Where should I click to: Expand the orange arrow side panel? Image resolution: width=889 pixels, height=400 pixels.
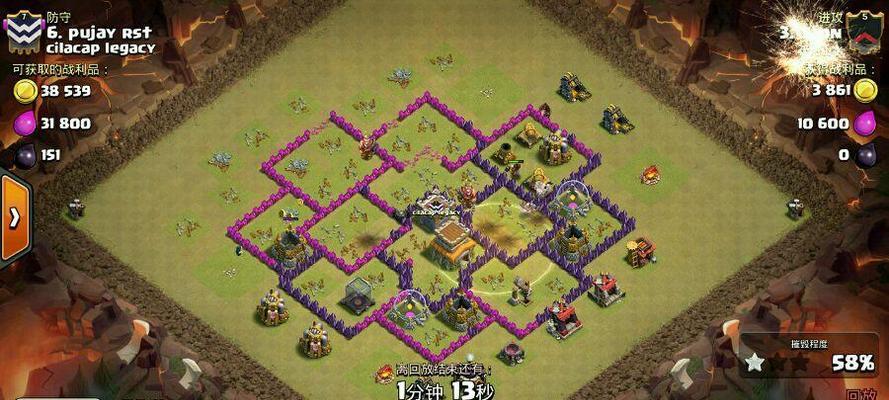click(14, 218)
